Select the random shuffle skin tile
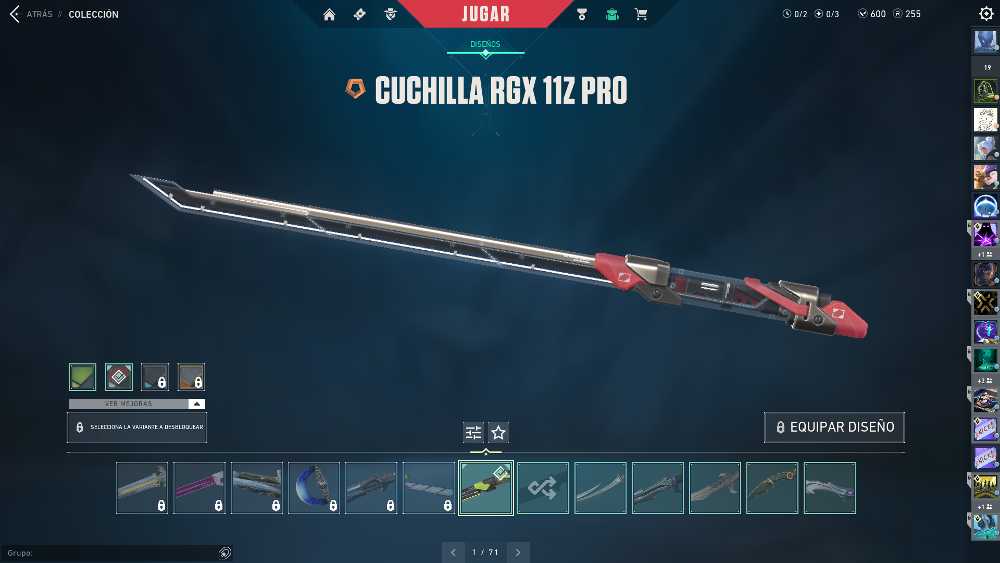1000x563 pixels. pos(543,488)
